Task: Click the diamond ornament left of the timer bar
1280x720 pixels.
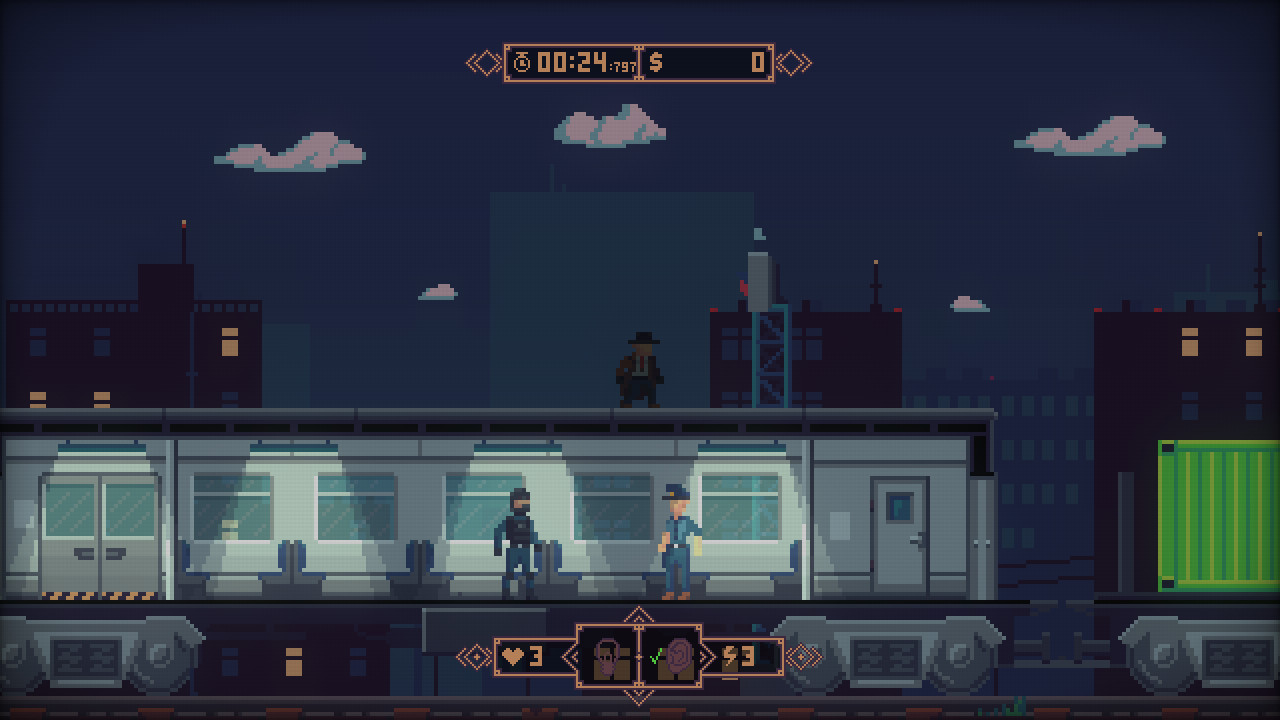Action: tap(481, 62)
